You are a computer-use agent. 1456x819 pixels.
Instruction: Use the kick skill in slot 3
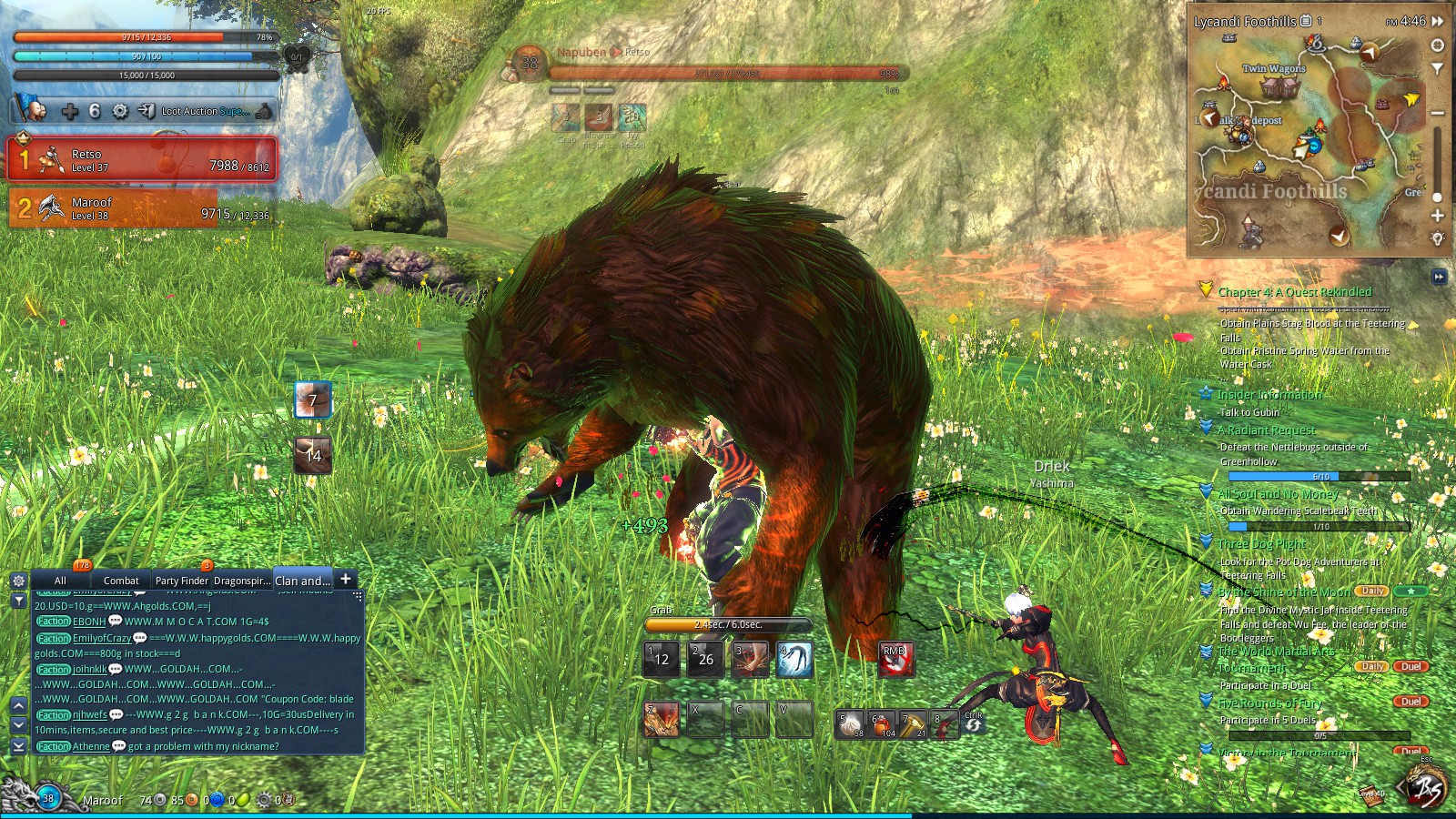[x=751, y=660]
